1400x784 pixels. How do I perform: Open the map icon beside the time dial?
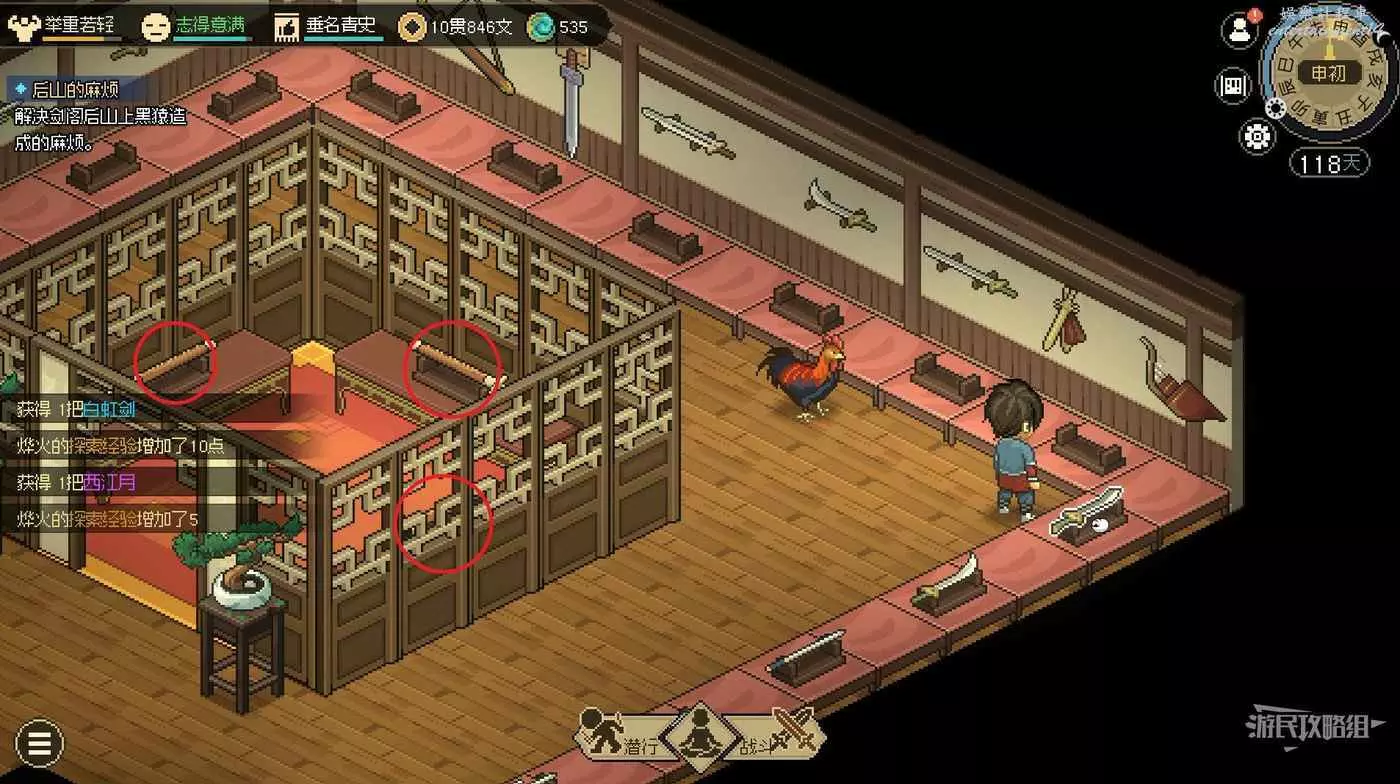pos(1234,86)
